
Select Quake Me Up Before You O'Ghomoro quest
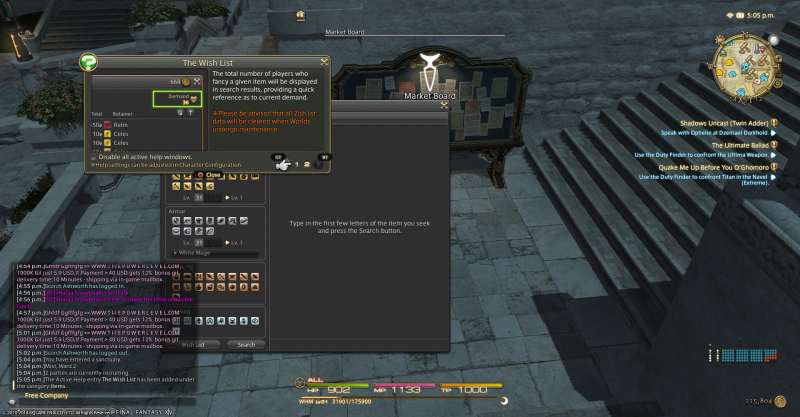(717, 168)
